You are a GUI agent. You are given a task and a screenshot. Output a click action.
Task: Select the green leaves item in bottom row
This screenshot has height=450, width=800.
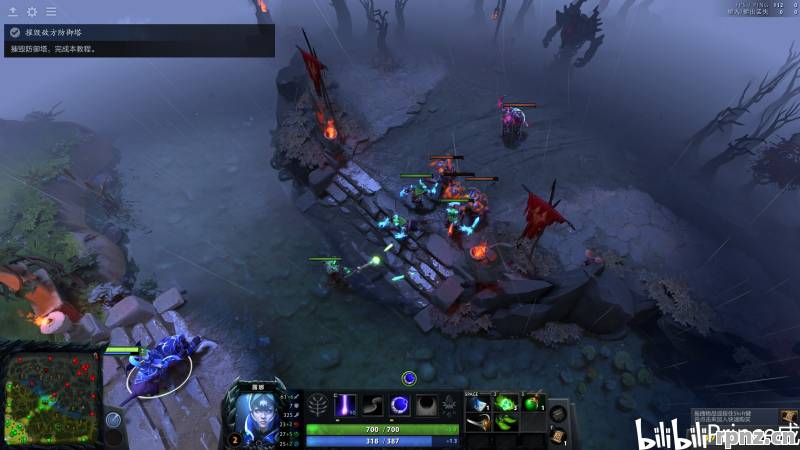[506, 422]
